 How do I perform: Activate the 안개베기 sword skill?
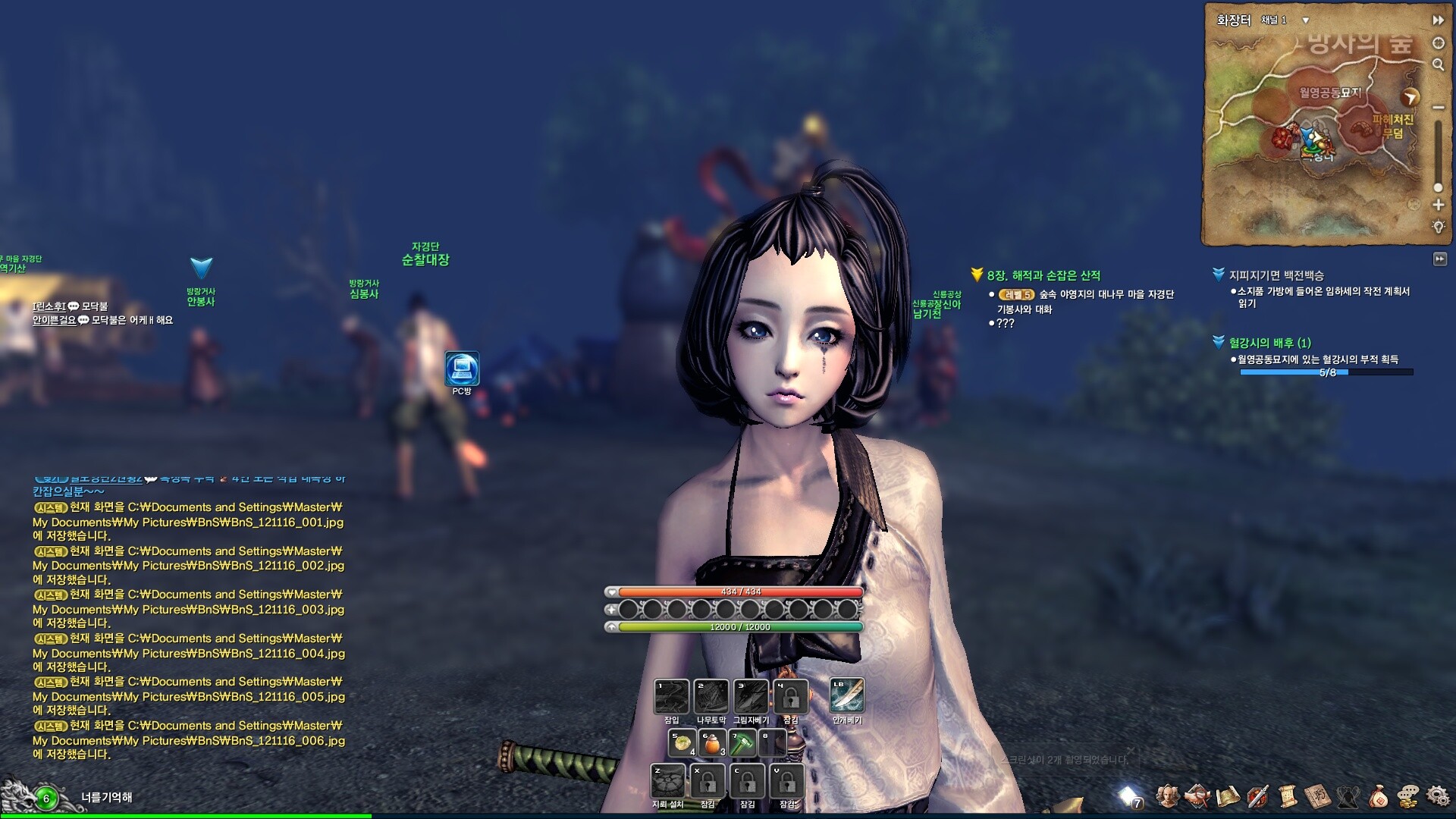pyautogui.click(x=846, y=696)
